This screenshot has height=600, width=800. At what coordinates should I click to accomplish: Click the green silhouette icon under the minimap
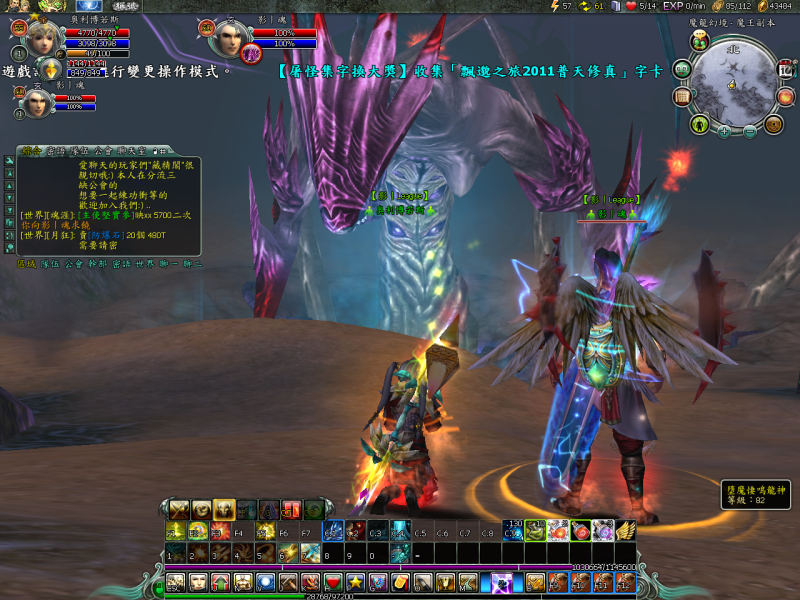coord(700,124)
